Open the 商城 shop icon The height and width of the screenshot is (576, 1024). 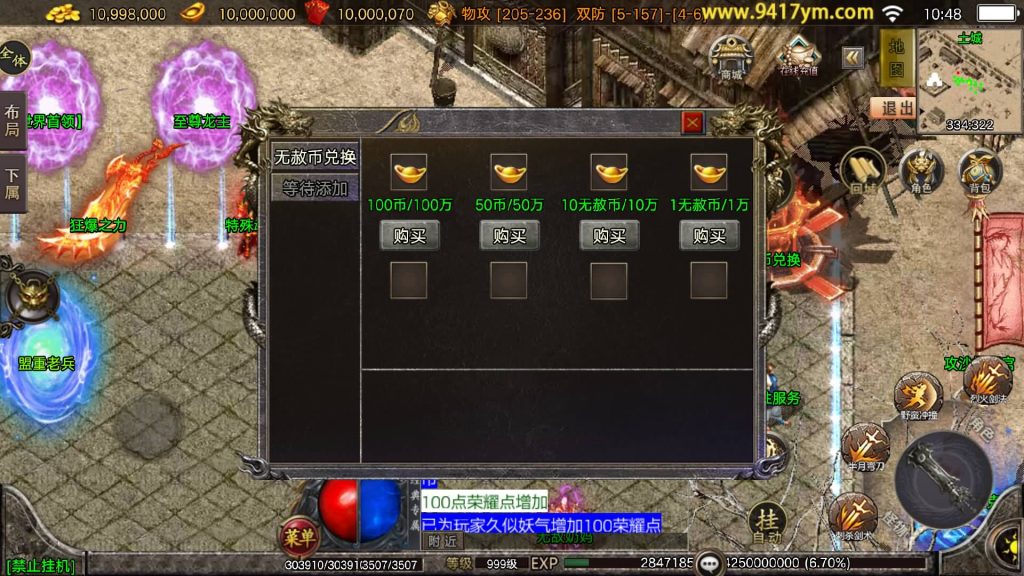tap(732, 55)
